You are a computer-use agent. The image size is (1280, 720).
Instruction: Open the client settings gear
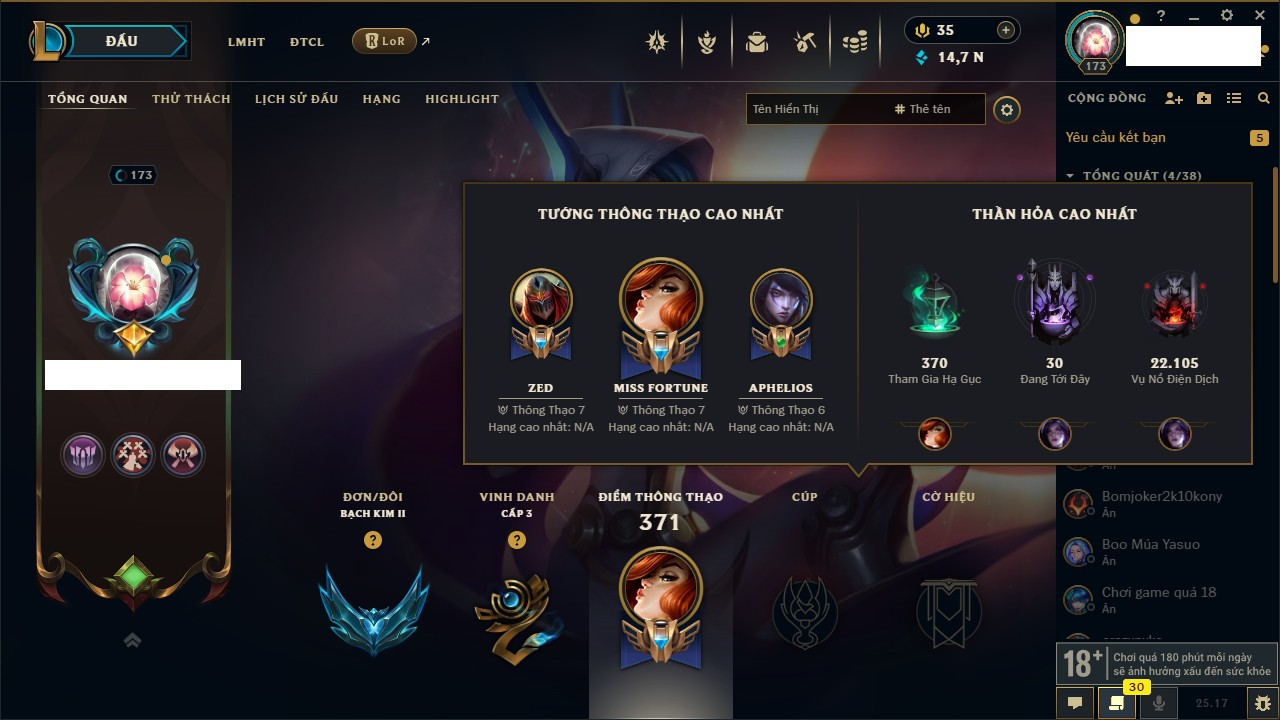click(1227, 16)
